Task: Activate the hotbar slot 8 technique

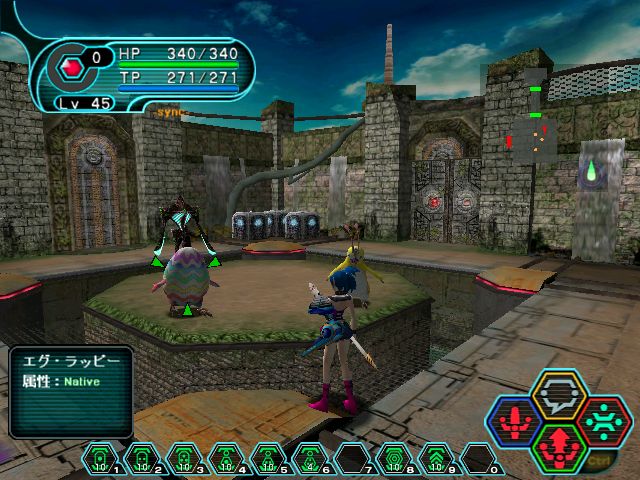Action: [x=394, y=459]
